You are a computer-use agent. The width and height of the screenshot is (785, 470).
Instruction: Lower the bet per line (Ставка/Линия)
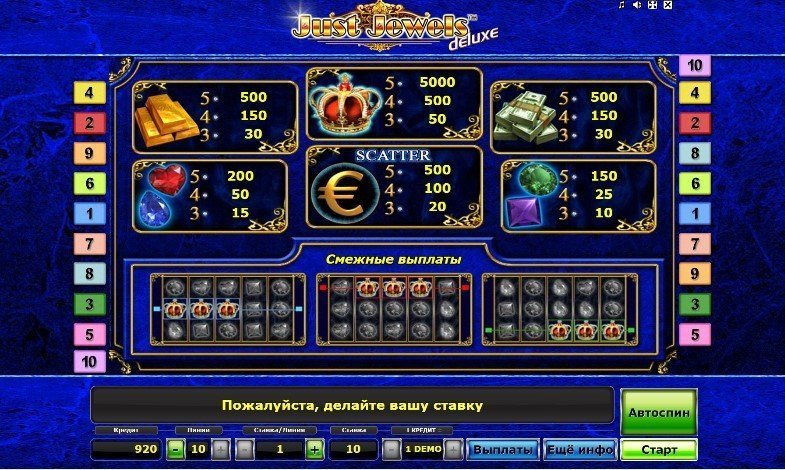point(244,450)
